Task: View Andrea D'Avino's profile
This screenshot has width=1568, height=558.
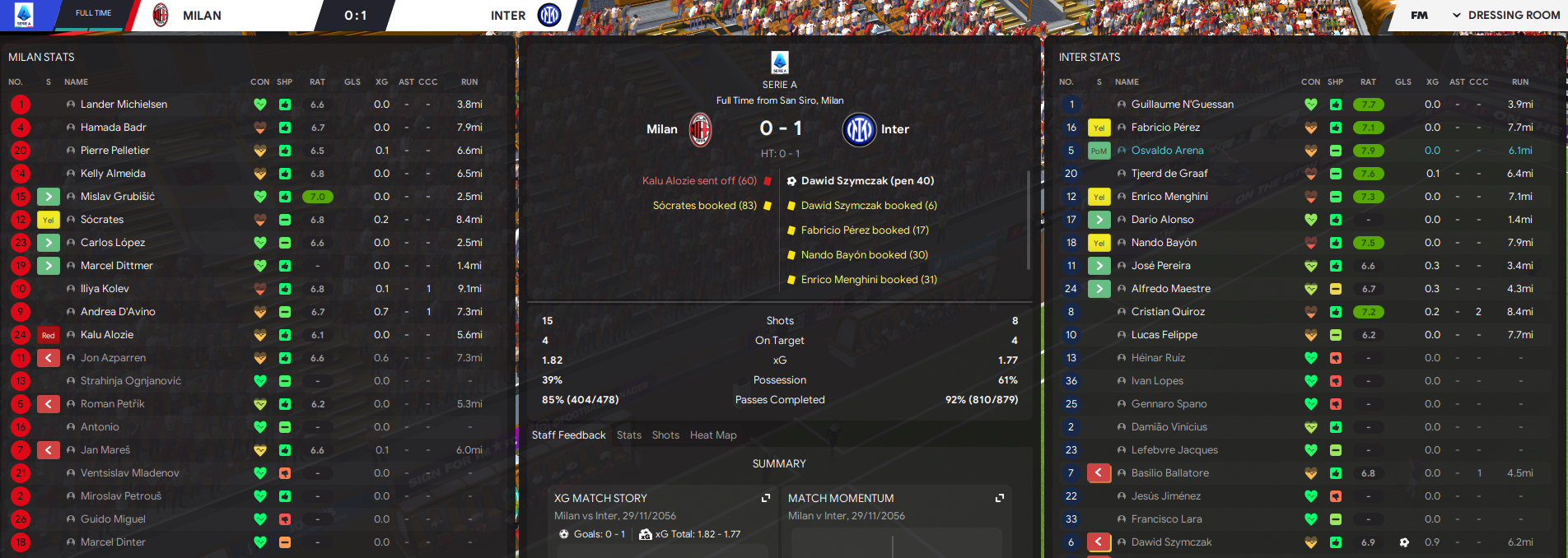Action: 118,312
